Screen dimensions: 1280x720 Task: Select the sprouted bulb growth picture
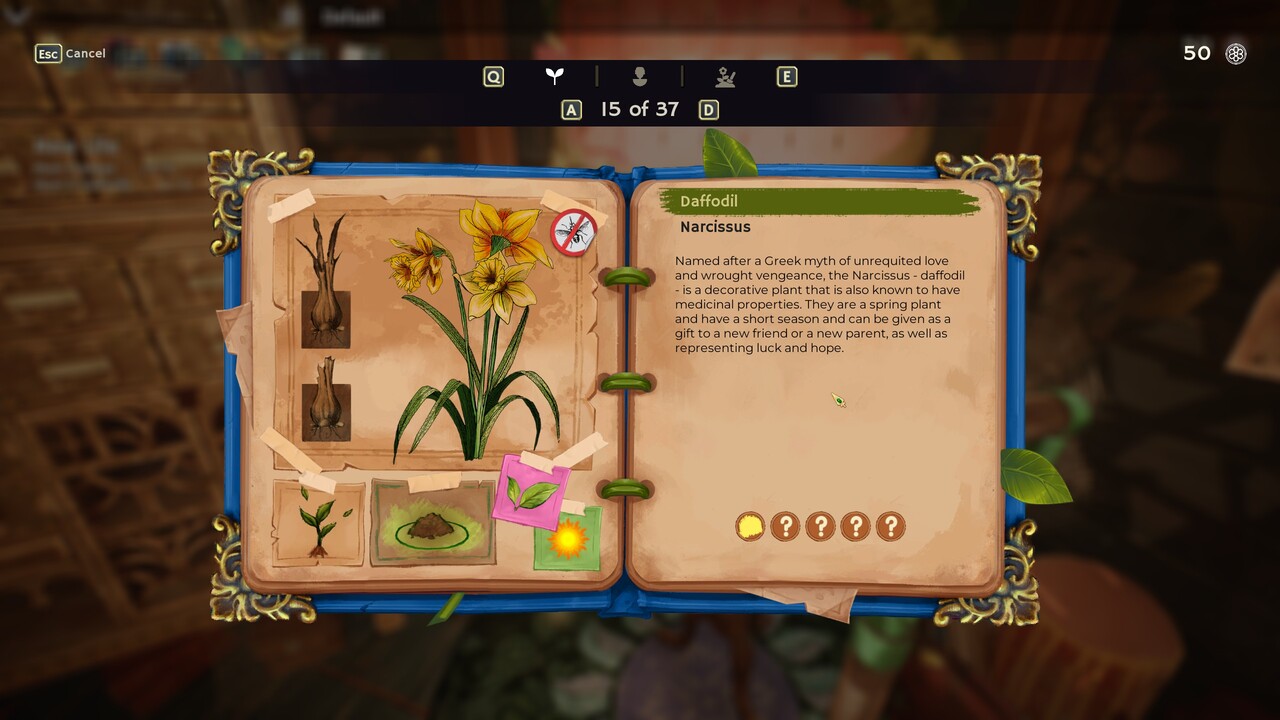325,282
